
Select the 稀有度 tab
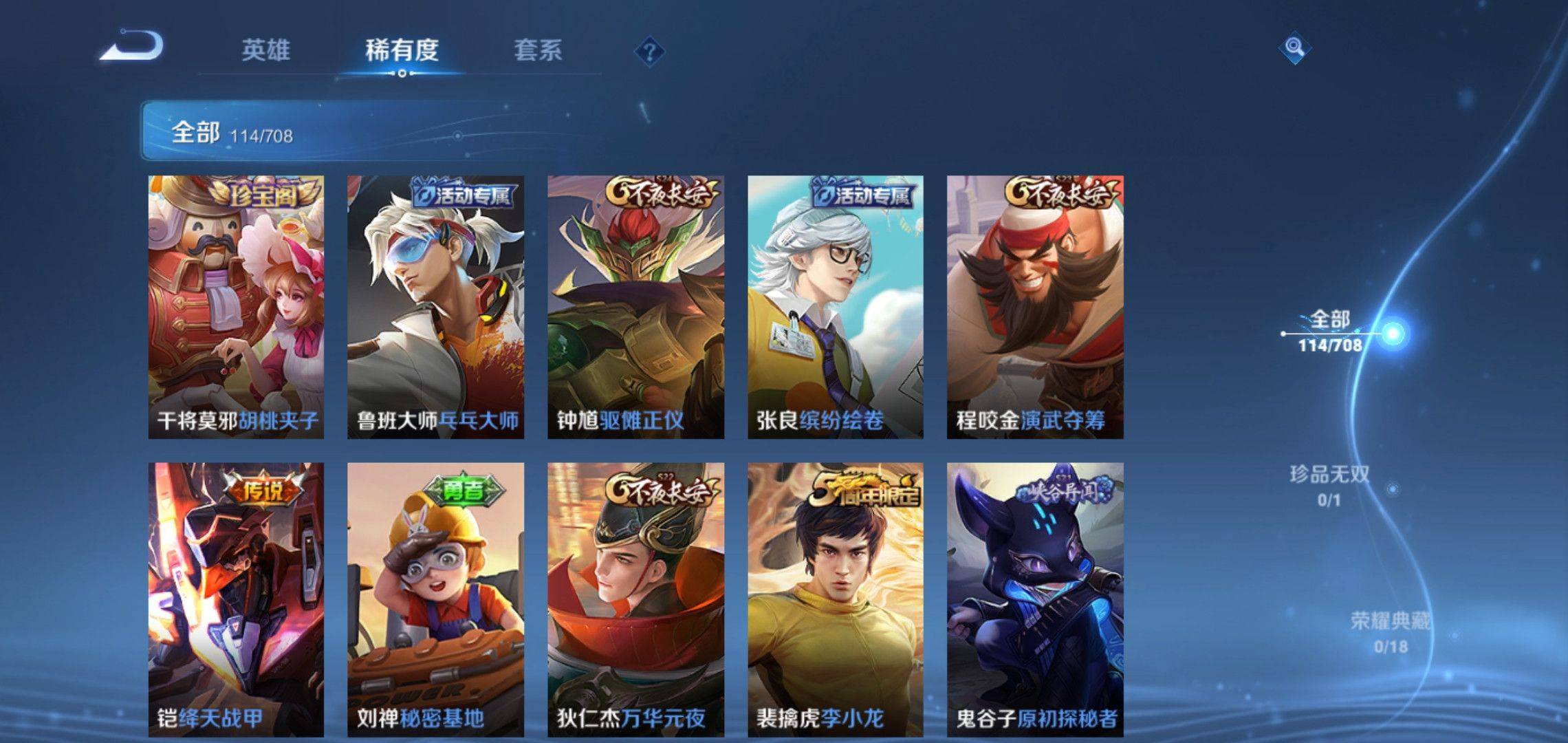(402, 50)
